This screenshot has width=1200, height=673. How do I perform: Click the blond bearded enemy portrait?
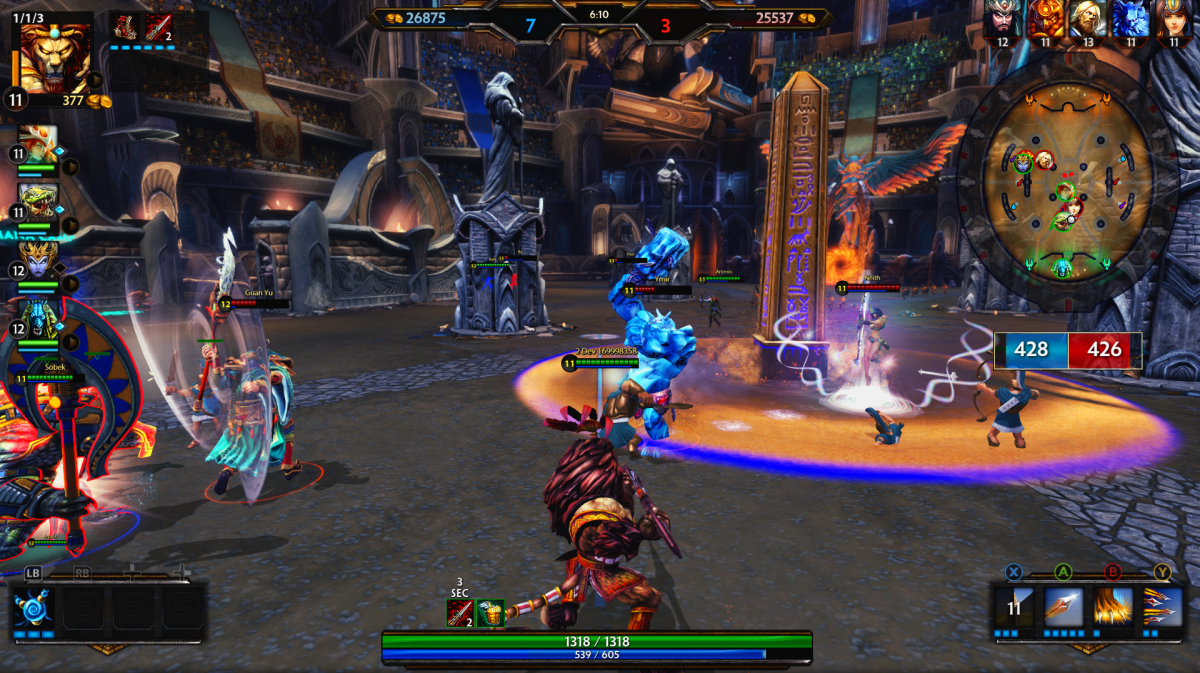[1088, 19]
